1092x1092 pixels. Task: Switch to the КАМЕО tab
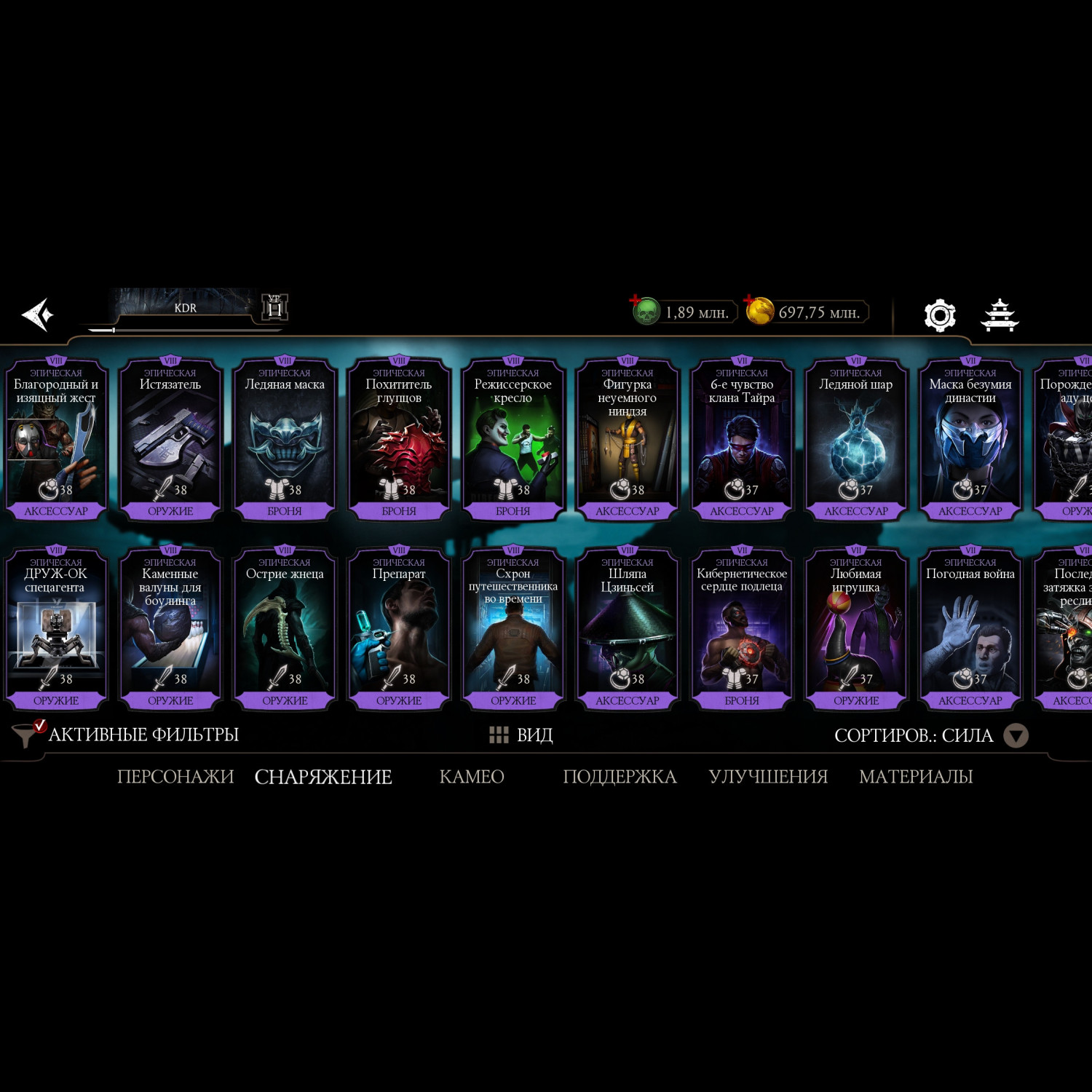pyautogui.click(x=472, y=777)
